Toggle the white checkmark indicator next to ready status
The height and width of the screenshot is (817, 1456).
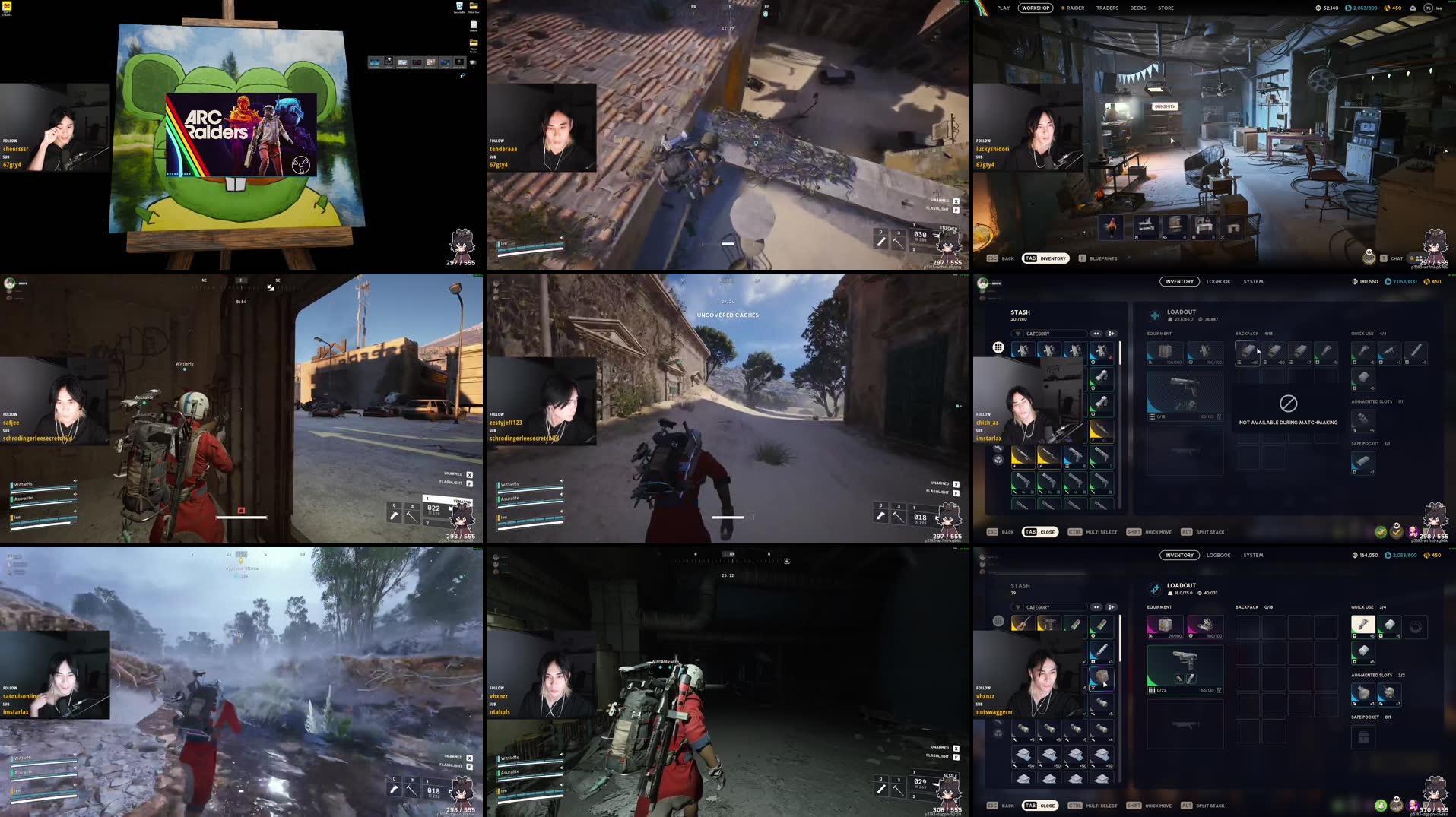(x=1396, y=531)
